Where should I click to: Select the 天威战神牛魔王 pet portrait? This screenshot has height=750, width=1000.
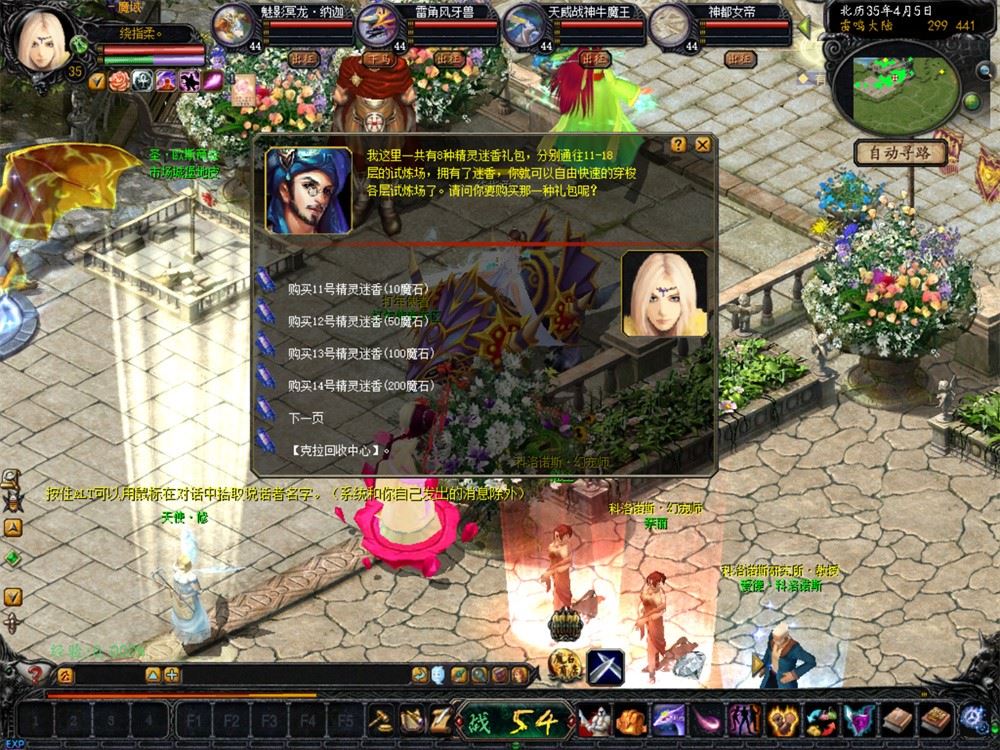[523, 24]
